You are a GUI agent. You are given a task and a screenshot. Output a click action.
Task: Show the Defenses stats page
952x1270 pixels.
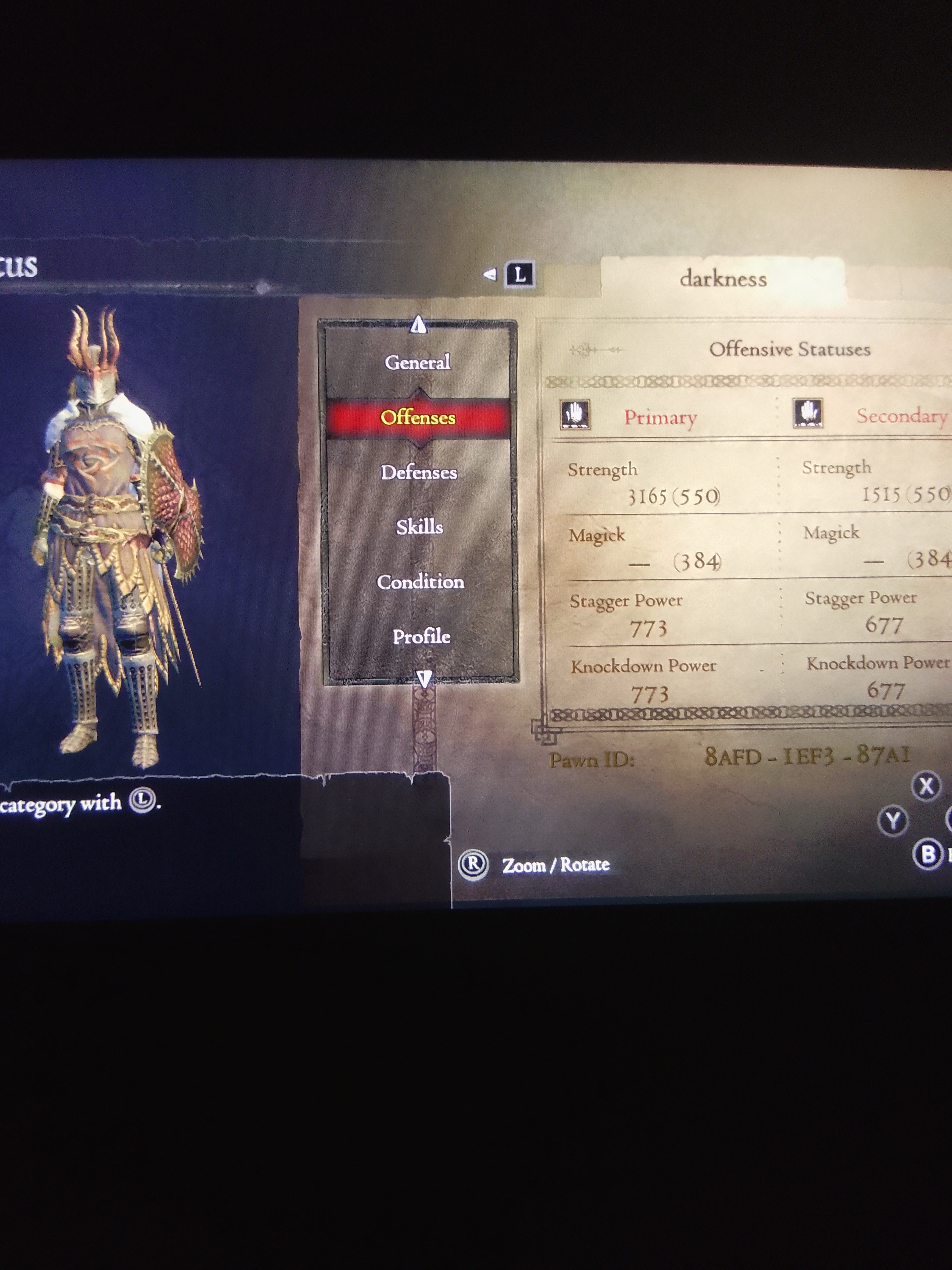419,473
